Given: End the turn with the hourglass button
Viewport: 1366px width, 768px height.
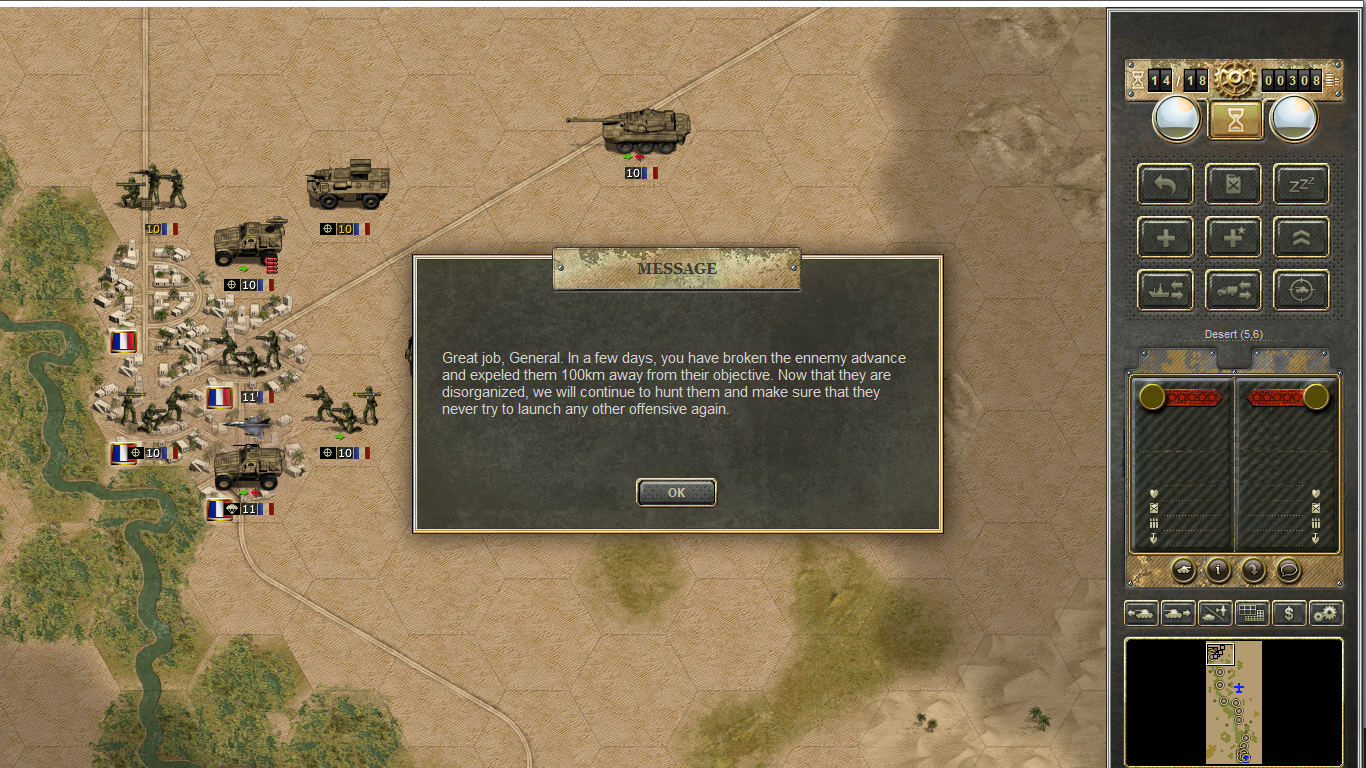Looking at the screenshot, I should pyautogui.click(x=1236, y=120).
